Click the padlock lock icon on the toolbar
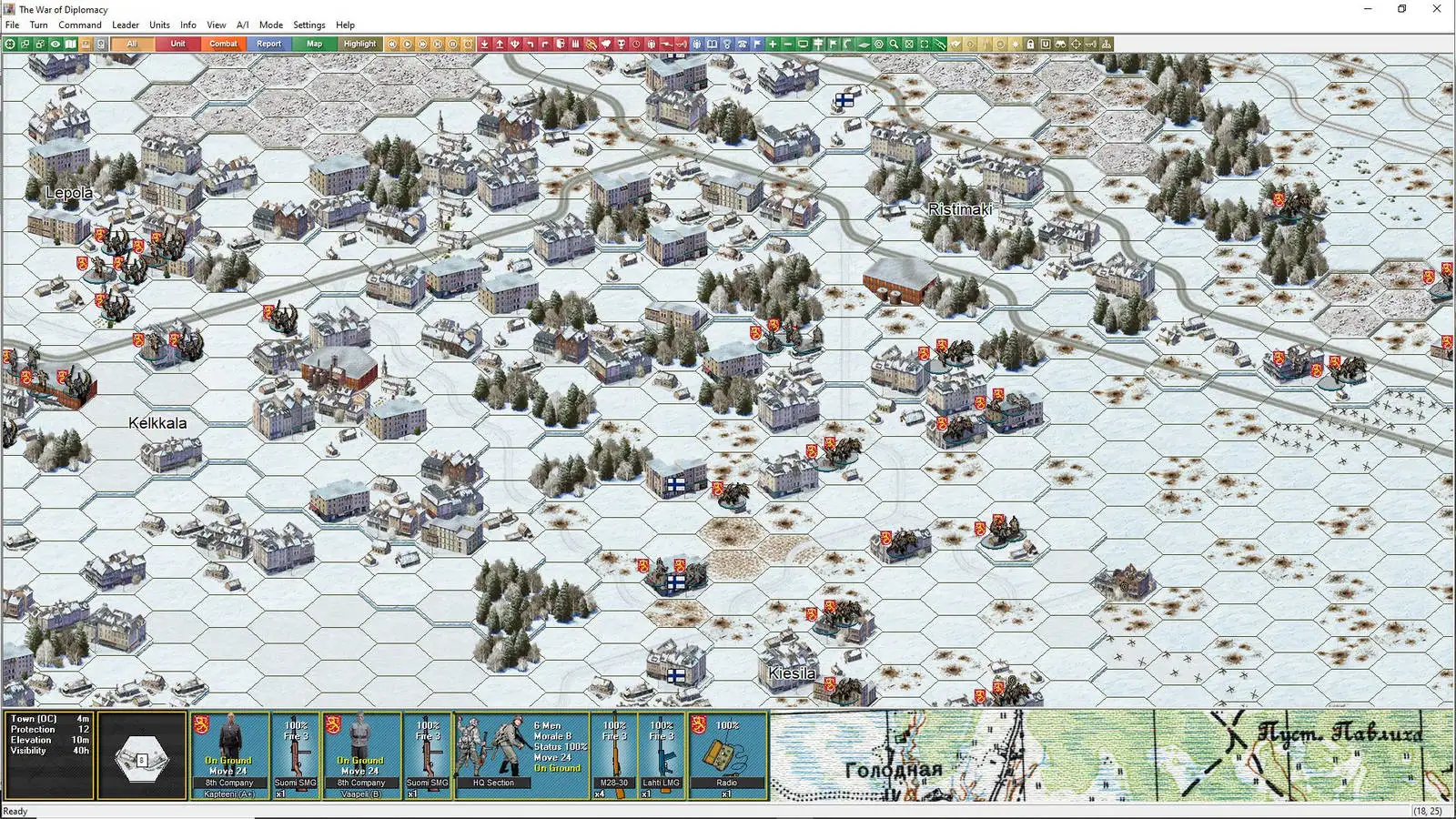The height and width of the screenshot is (819, 1456). 1030,43
